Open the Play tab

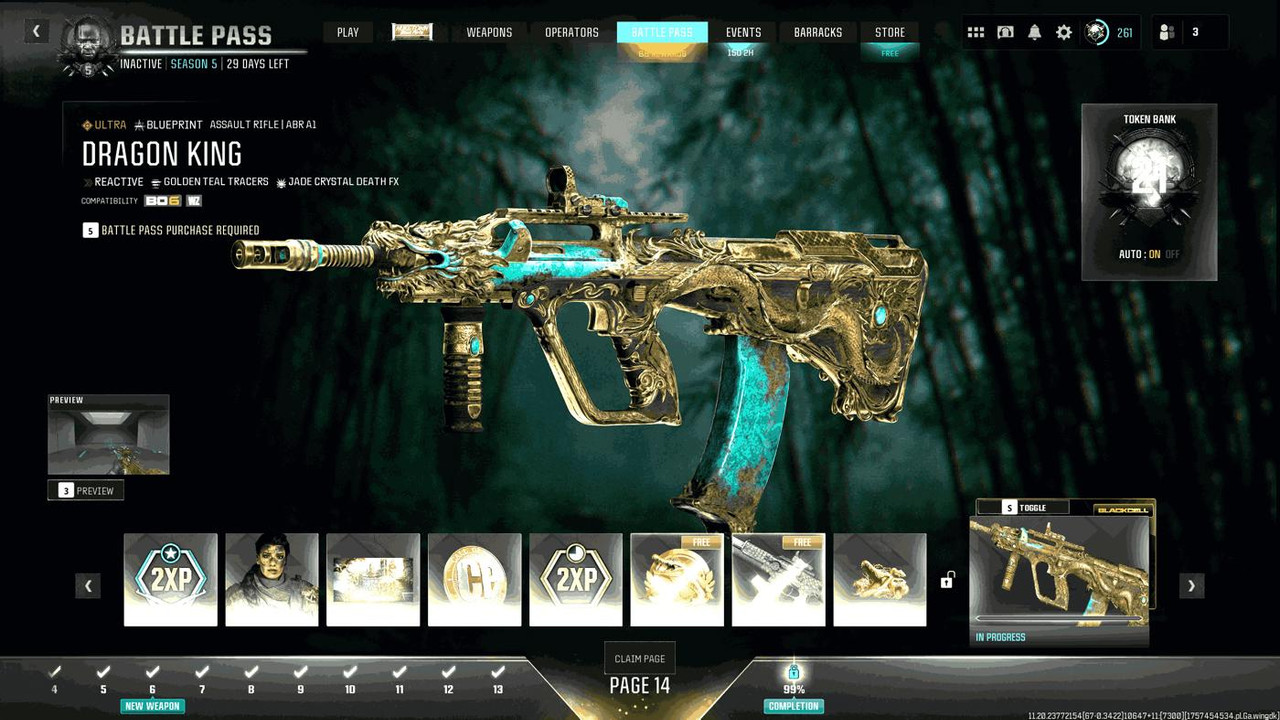pyautogui.click(x=348, y=32)
